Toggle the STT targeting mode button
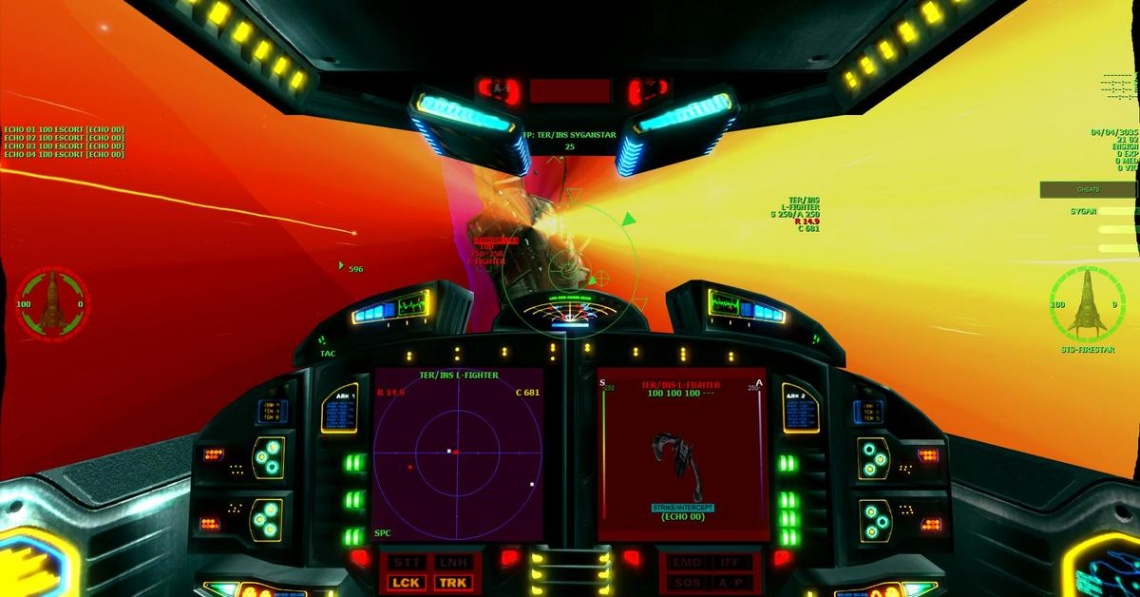The image size is (1140, 597). pos(408,562)
